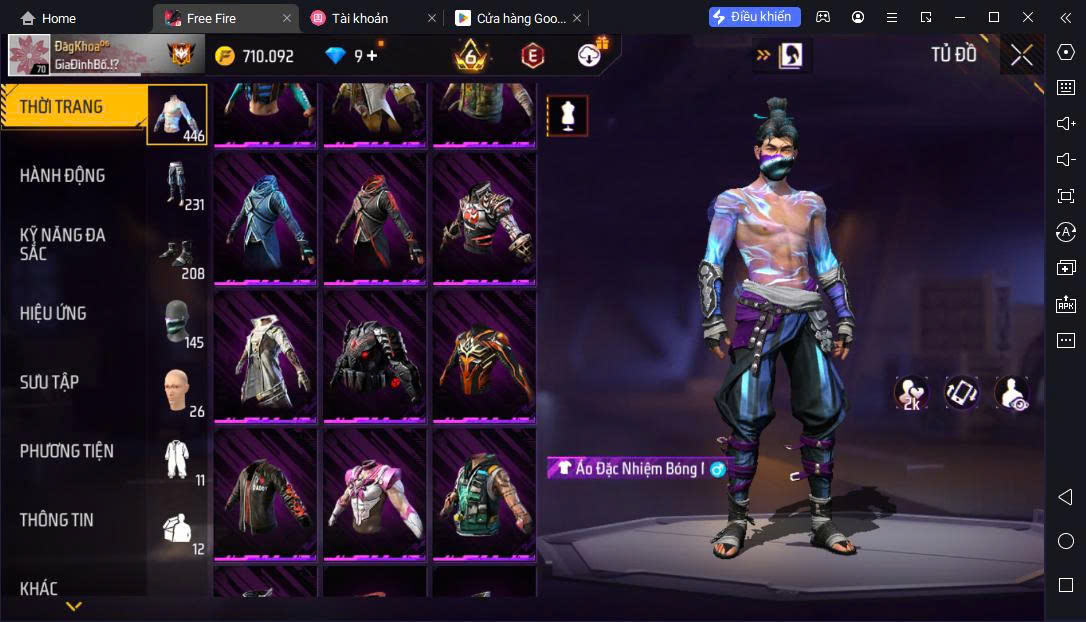
Task: Choose the orange and black tribal top
Action: [x=484, y=355]
